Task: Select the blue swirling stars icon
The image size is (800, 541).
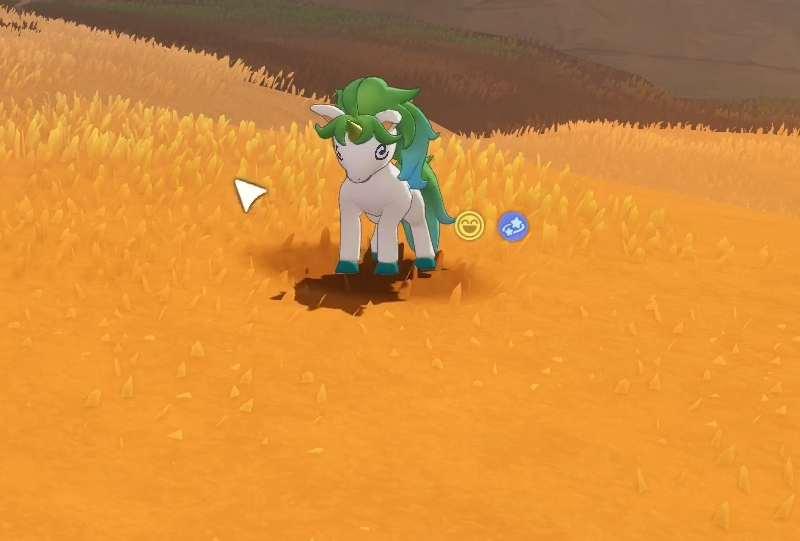Action: (x=513, y=227)
